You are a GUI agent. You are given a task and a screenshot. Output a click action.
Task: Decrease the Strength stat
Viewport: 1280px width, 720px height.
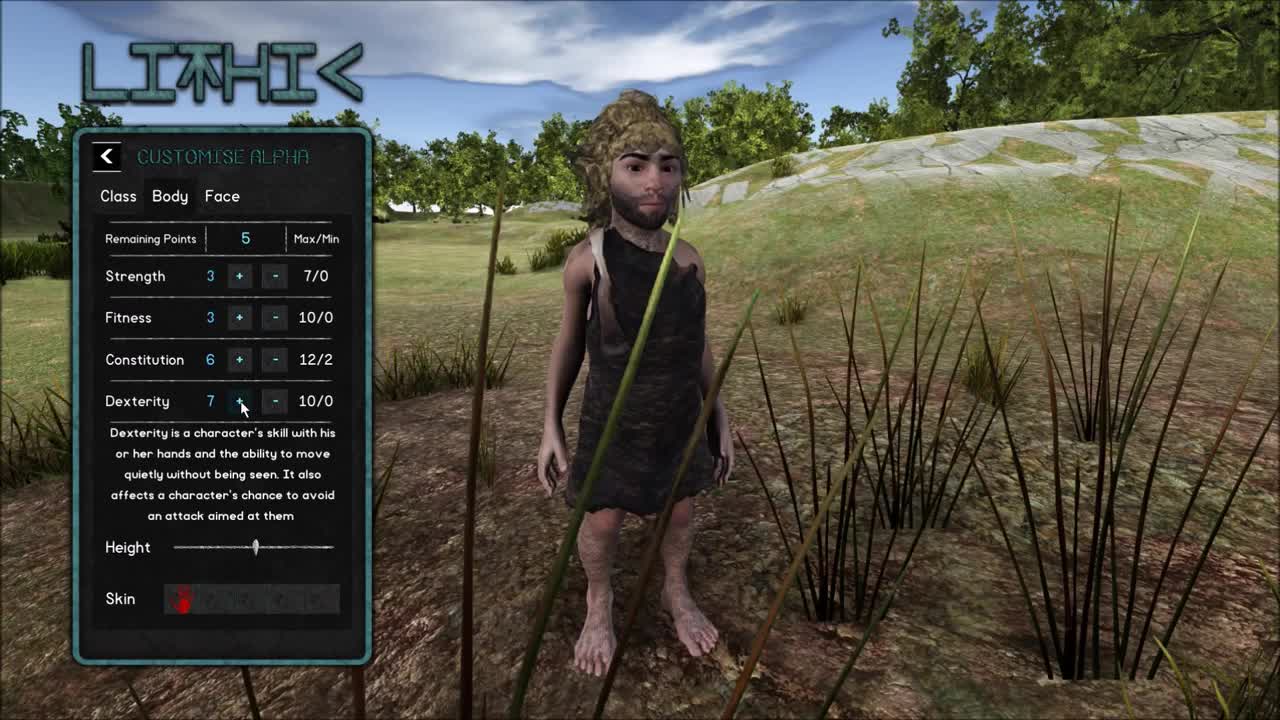274,276
